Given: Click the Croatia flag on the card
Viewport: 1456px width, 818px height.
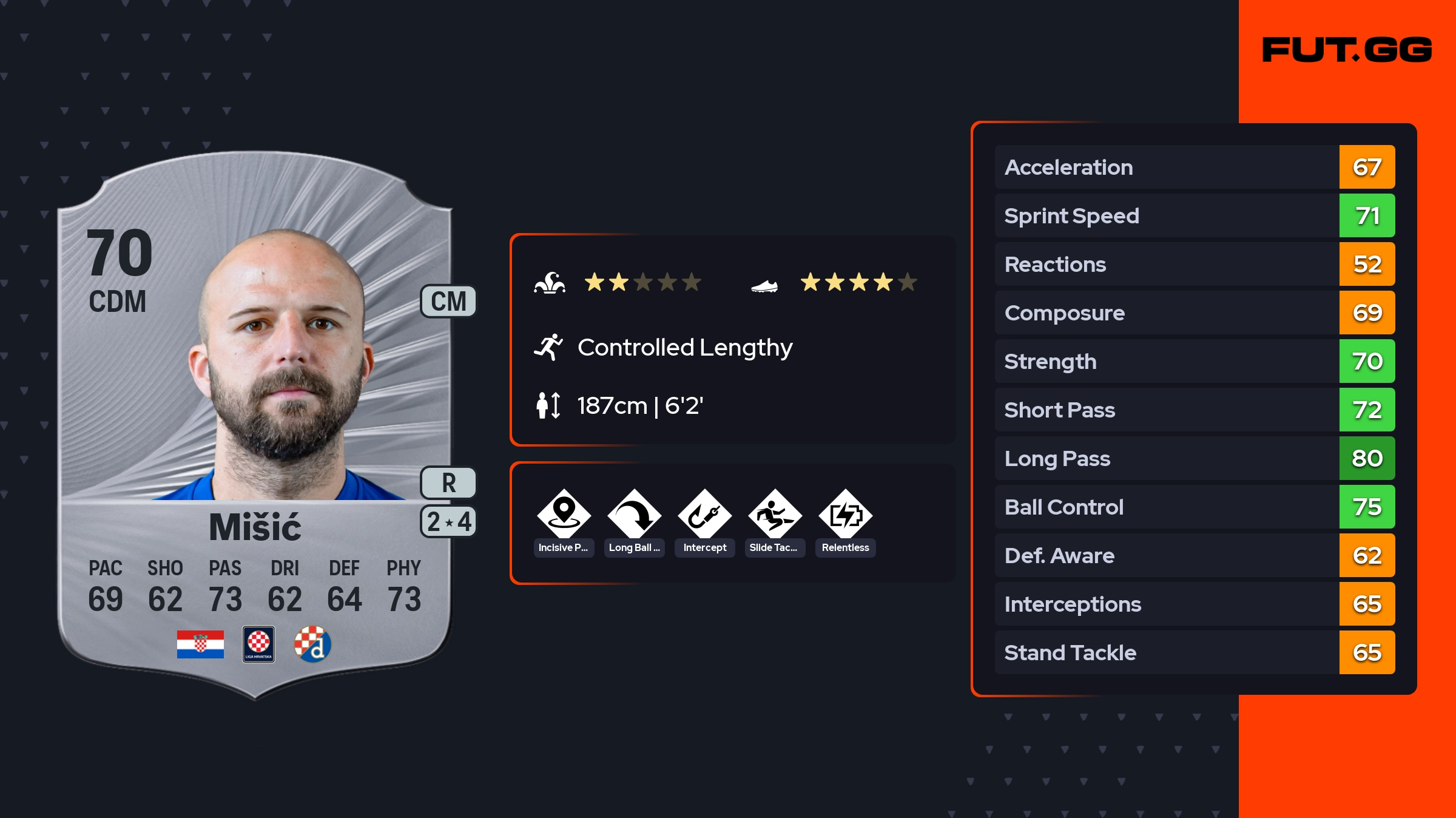Looking at the screenshot, I should 200,644.
